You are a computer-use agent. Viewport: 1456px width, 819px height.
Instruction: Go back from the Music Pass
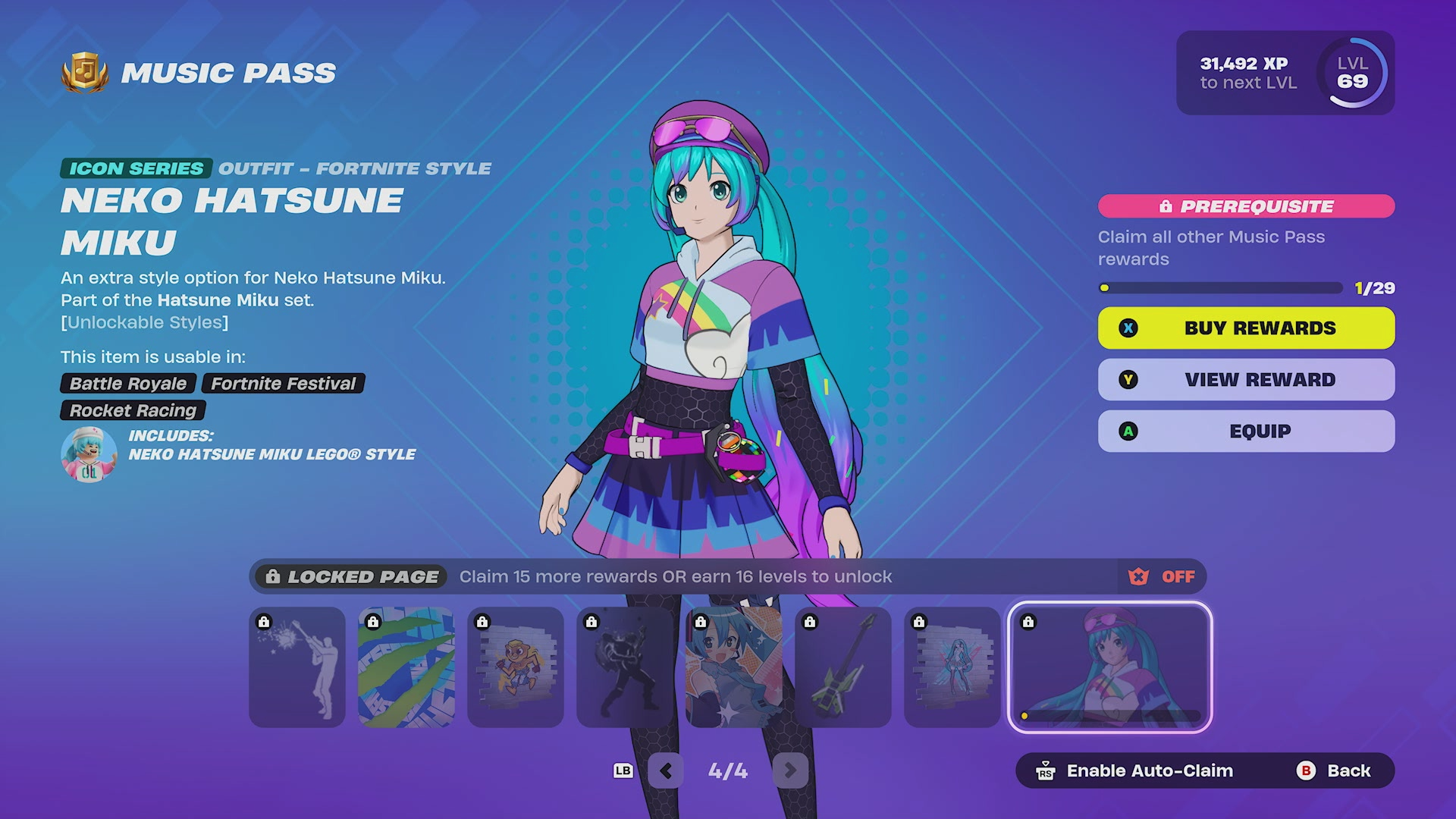[x=1334, y=770]
